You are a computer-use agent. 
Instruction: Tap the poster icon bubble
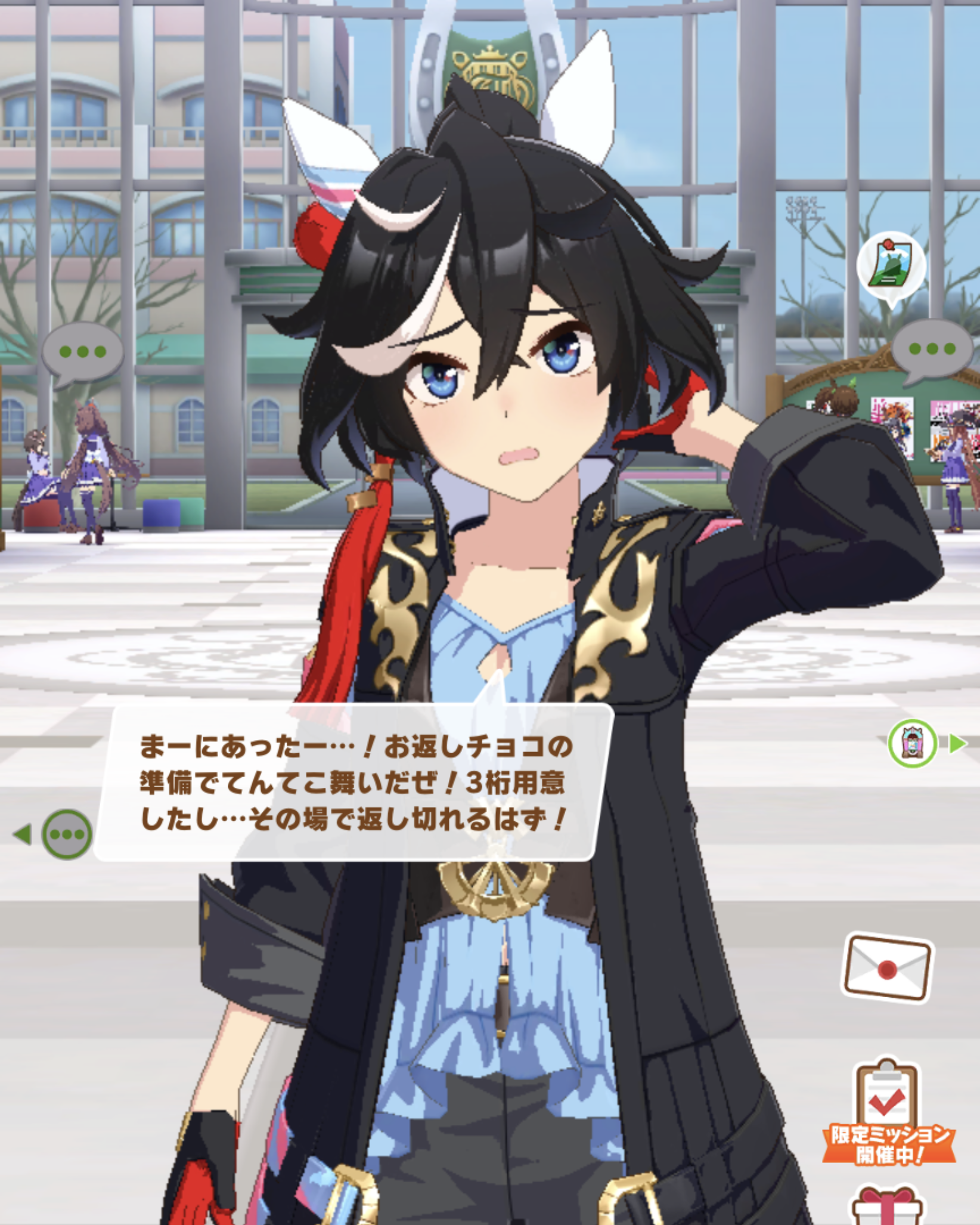(891, 267)
